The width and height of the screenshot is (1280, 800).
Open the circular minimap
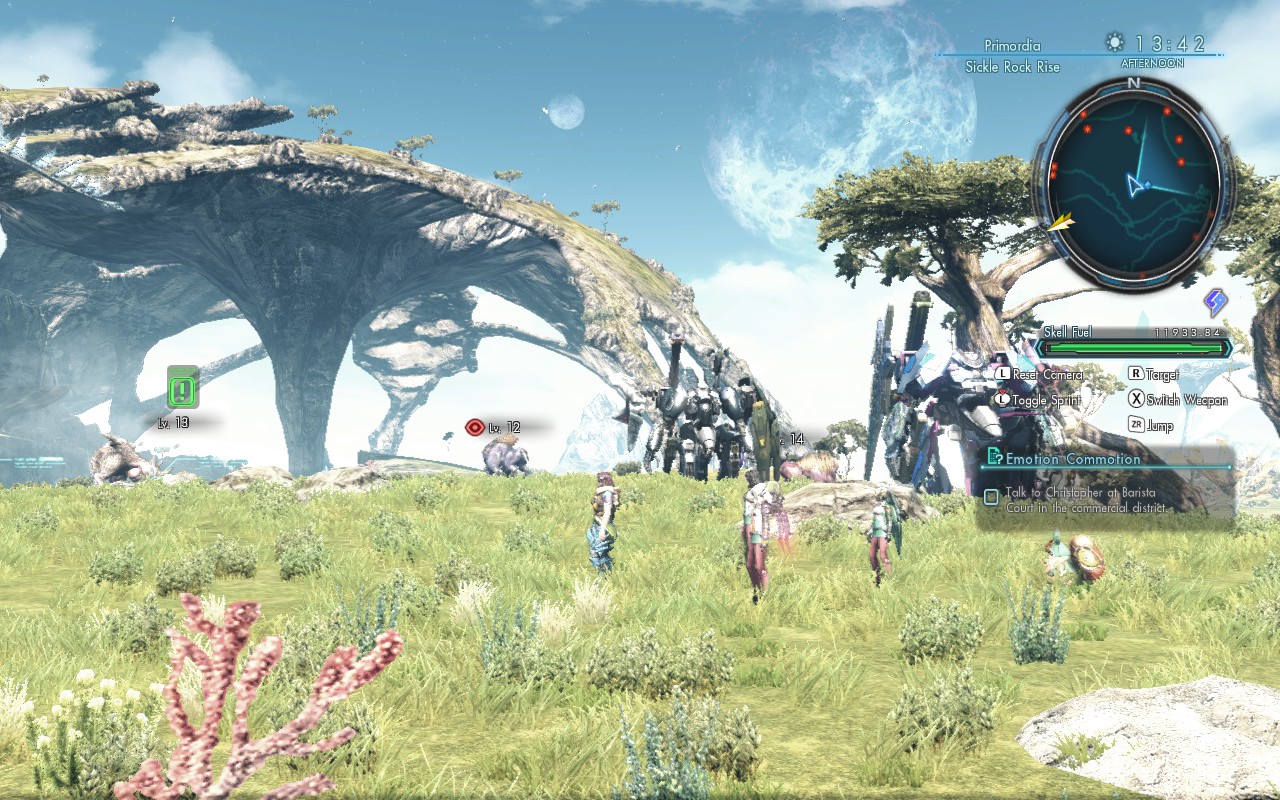coord(1134,184)
